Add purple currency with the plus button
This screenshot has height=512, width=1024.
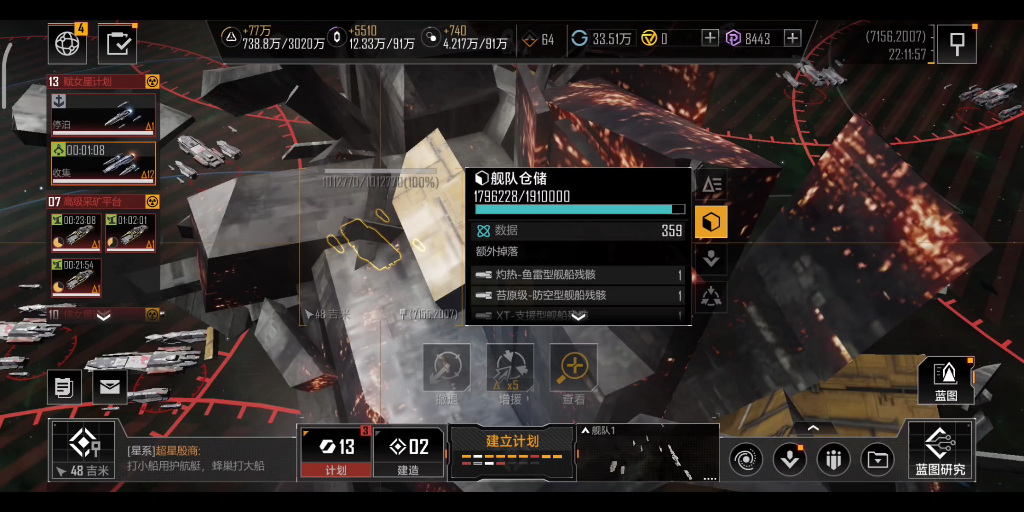[x=792, y=39]
